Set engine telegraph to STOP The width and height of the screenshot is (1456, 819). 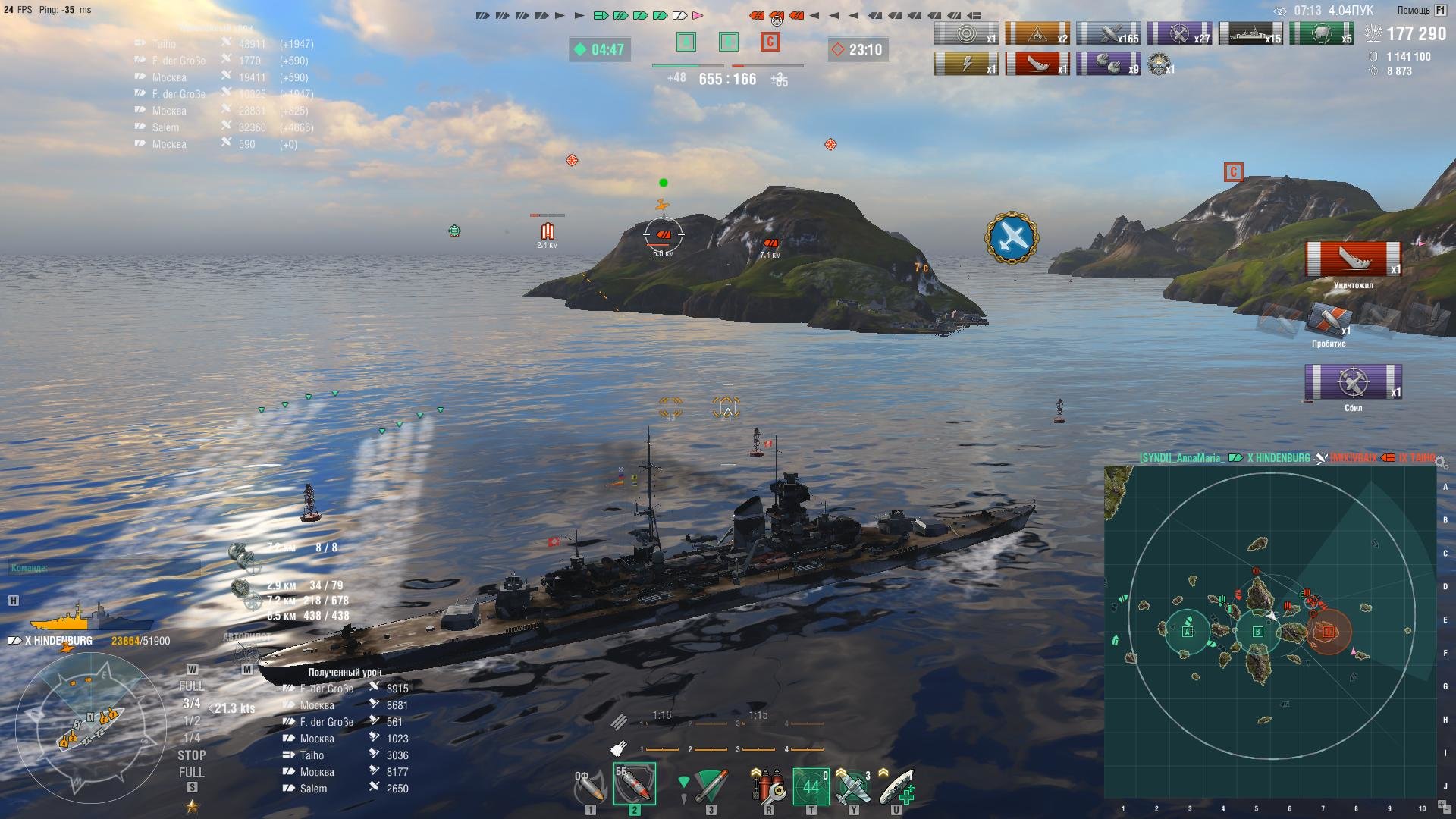click(x=191, y=755)
